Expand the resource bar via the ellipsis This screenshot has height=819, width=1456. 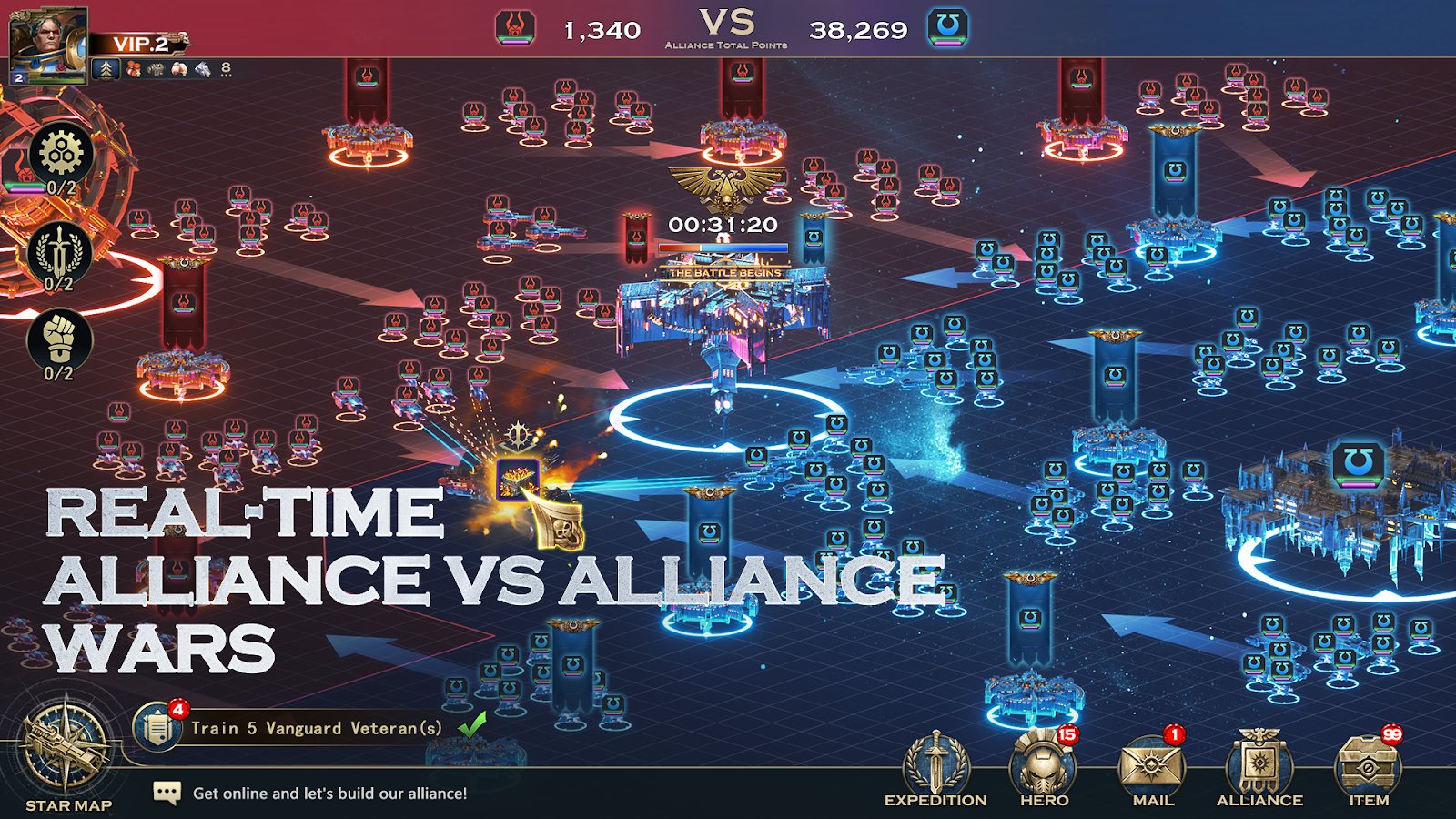(x=226, y=75)
